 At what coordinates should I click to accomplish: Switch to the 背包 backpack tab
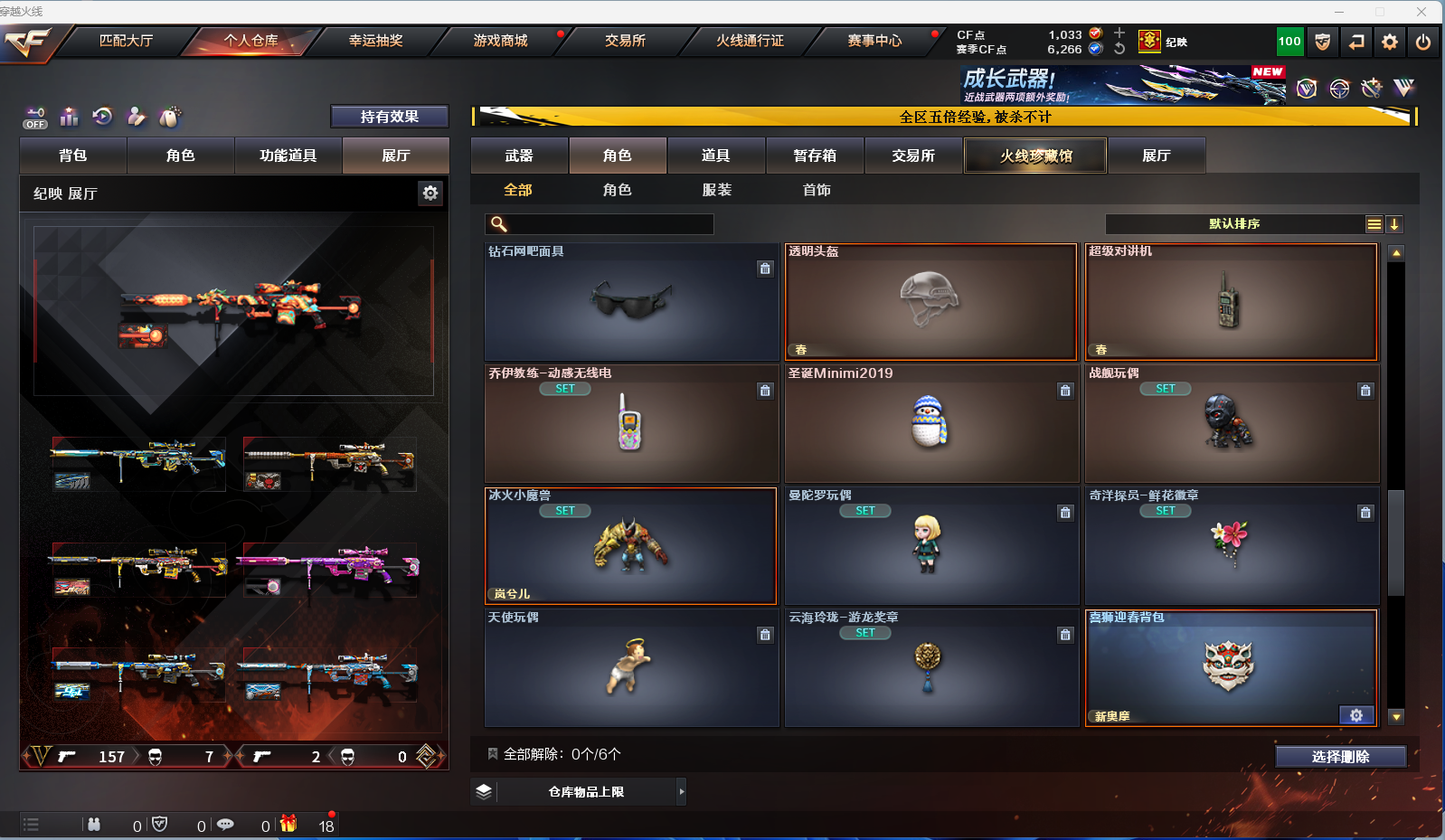point(73,156)
